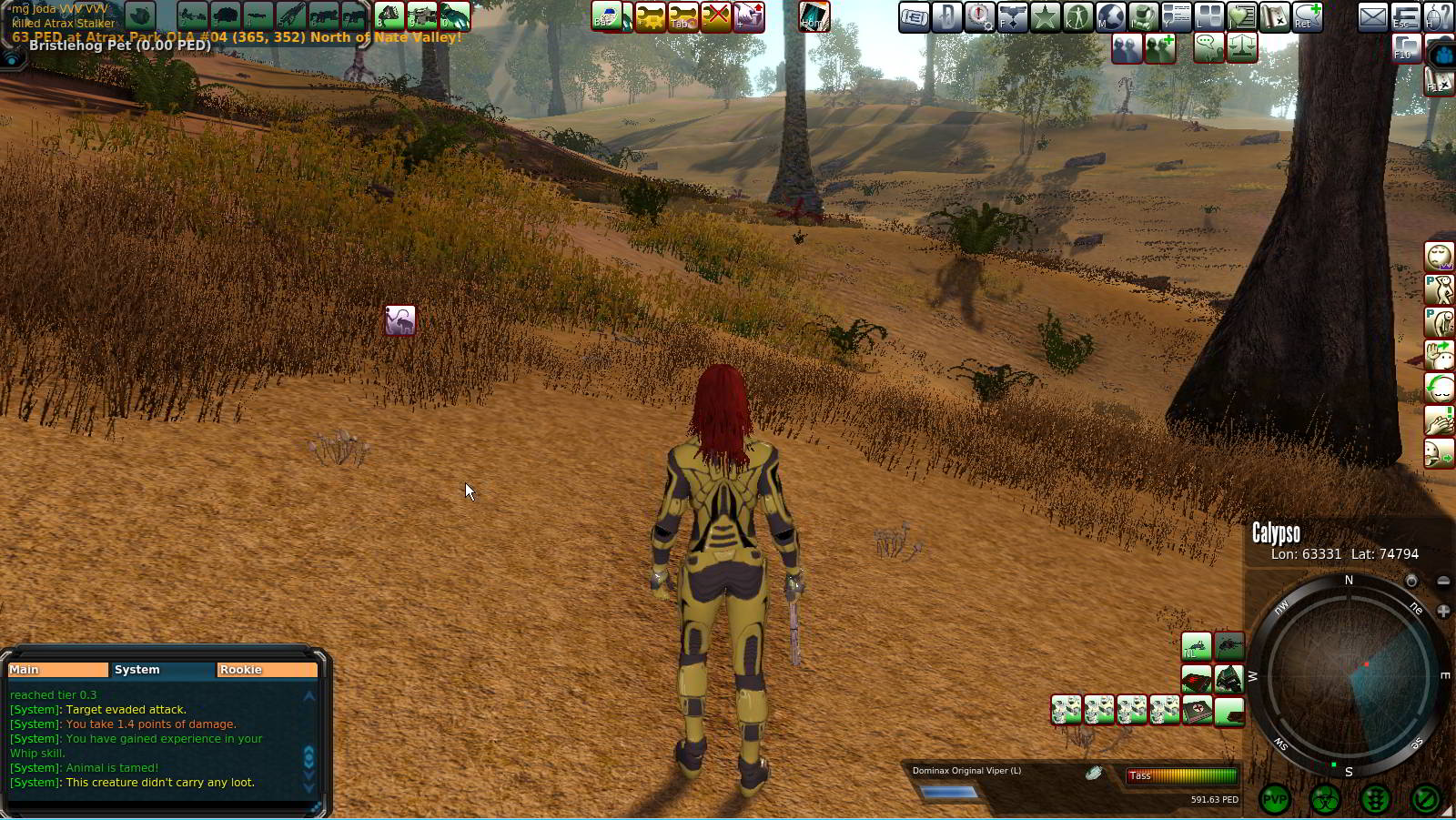Open the Esc system menu icon
The width and height of the screenshot is (1456, 820).
(x=1405, y=16)
